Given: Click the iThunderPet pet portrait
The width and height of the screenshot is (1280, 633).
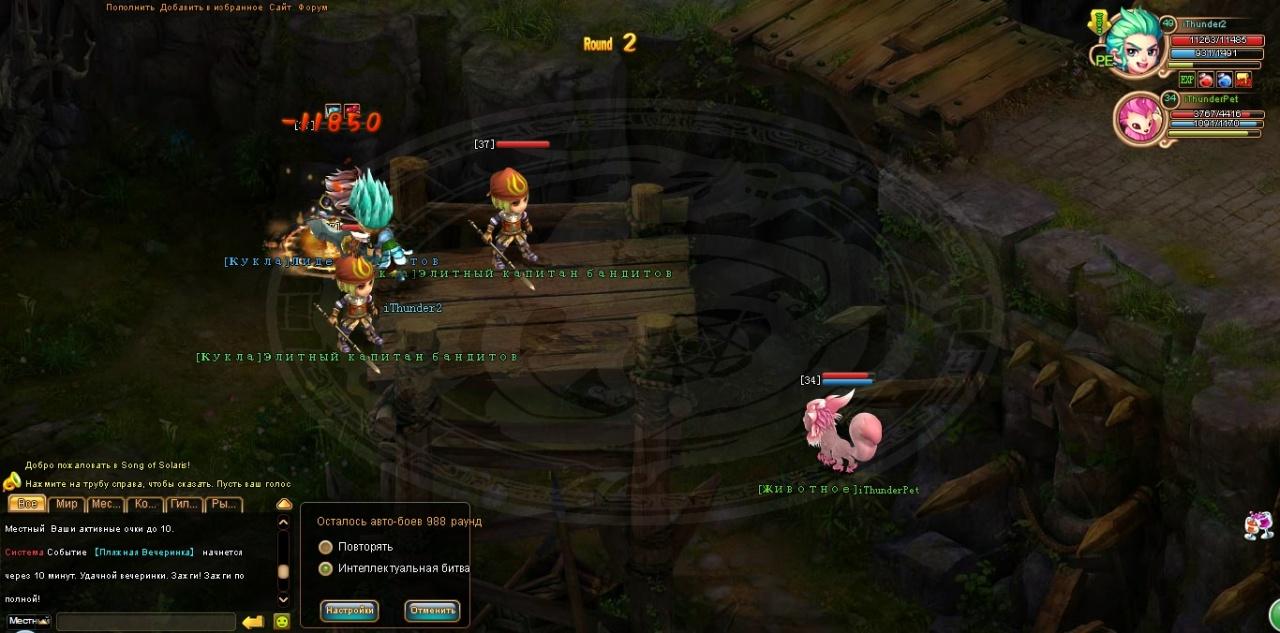Looking at the screenshot, I should (1138, 117).
